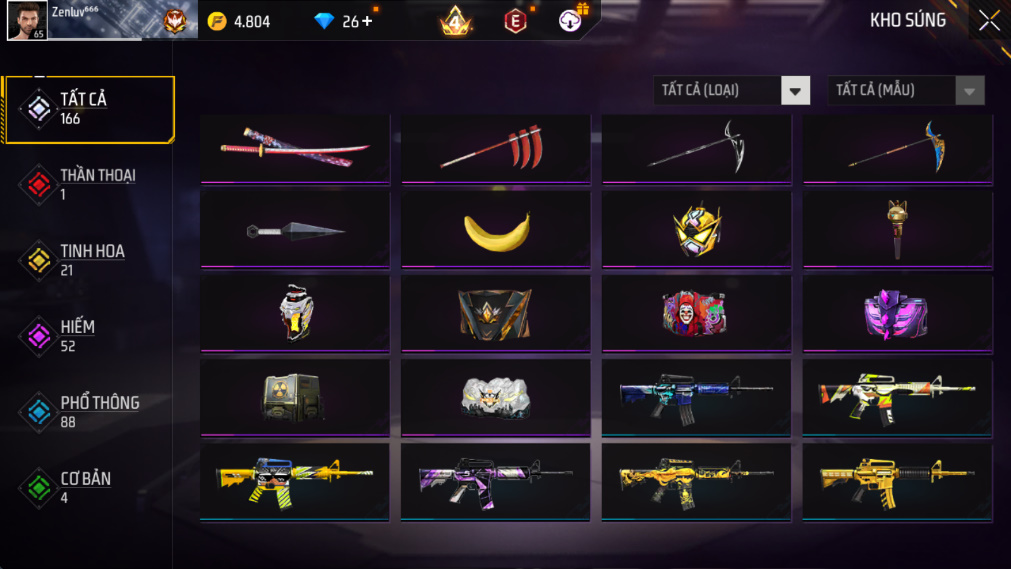Open the red E badge icon
Image resolution: width=1011 pixels, height=569 pixels.
[515, 21]
